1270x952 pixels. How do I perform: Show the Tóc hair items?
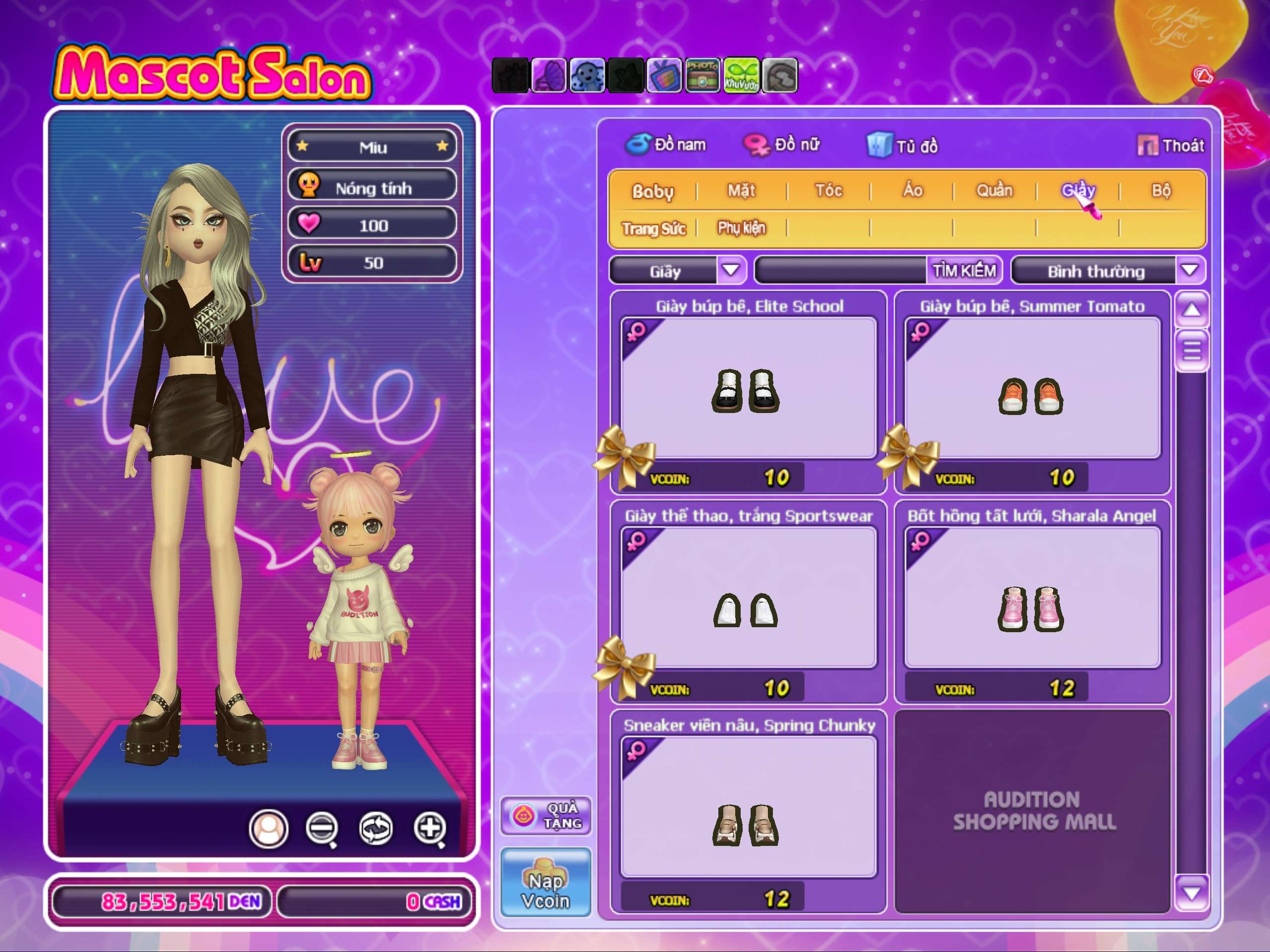click(828, 190)
